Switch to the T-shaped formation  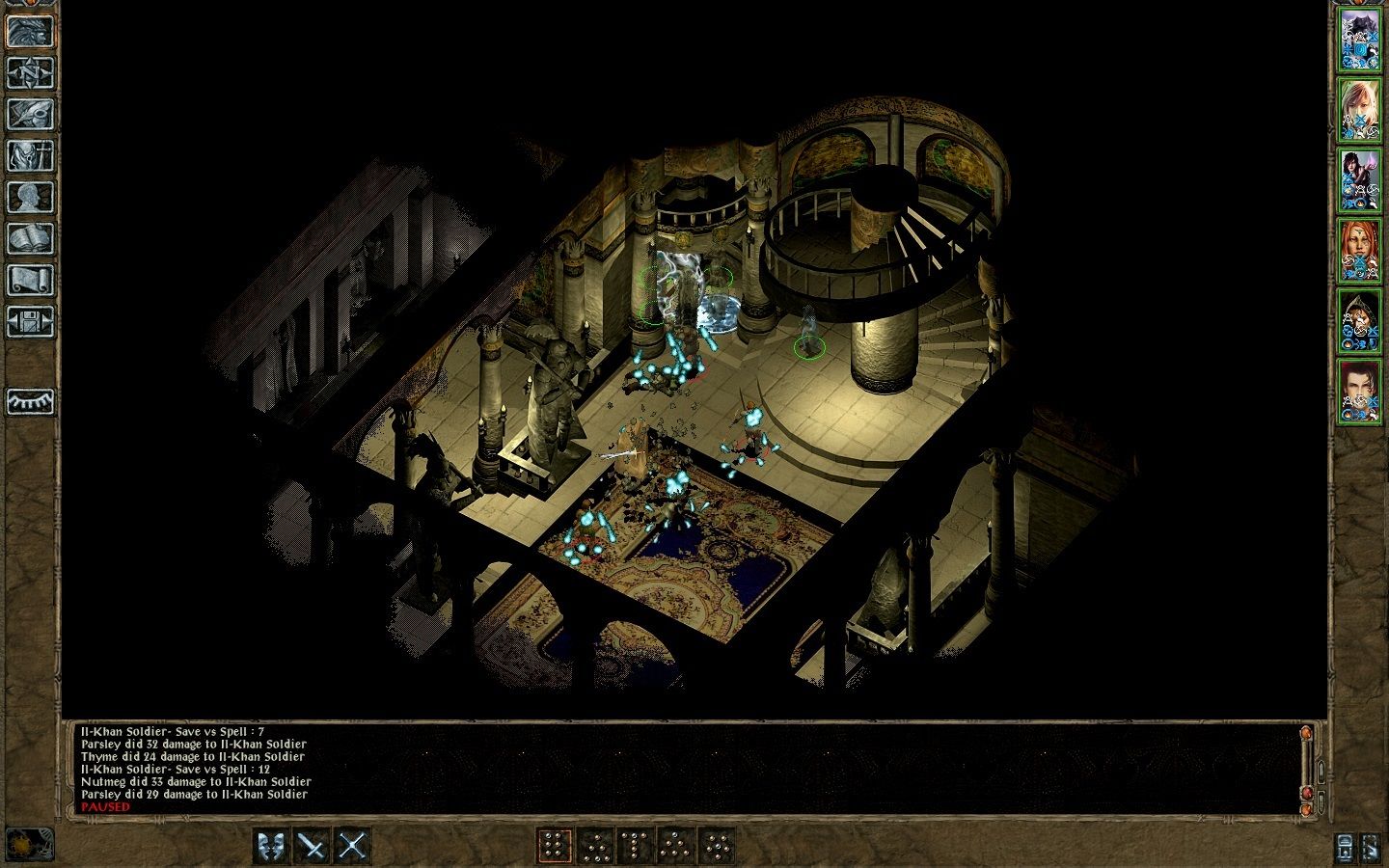pyautogui.click(x=635, y=846)
